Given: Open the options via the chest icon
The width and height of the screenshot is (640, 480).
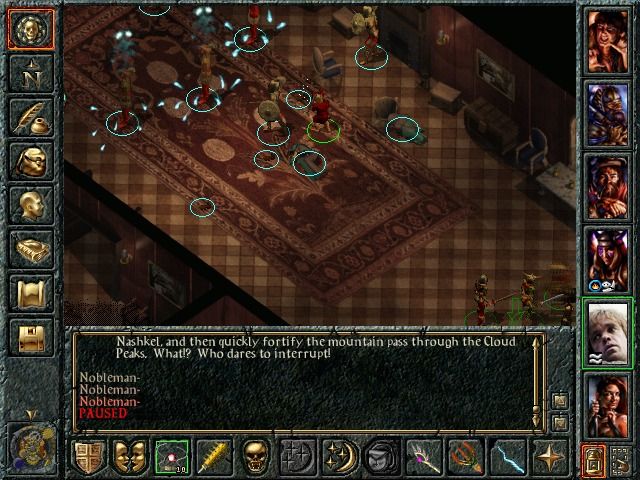Looking at the screenshot, I should pyautogui.click(x=30, y=337).
